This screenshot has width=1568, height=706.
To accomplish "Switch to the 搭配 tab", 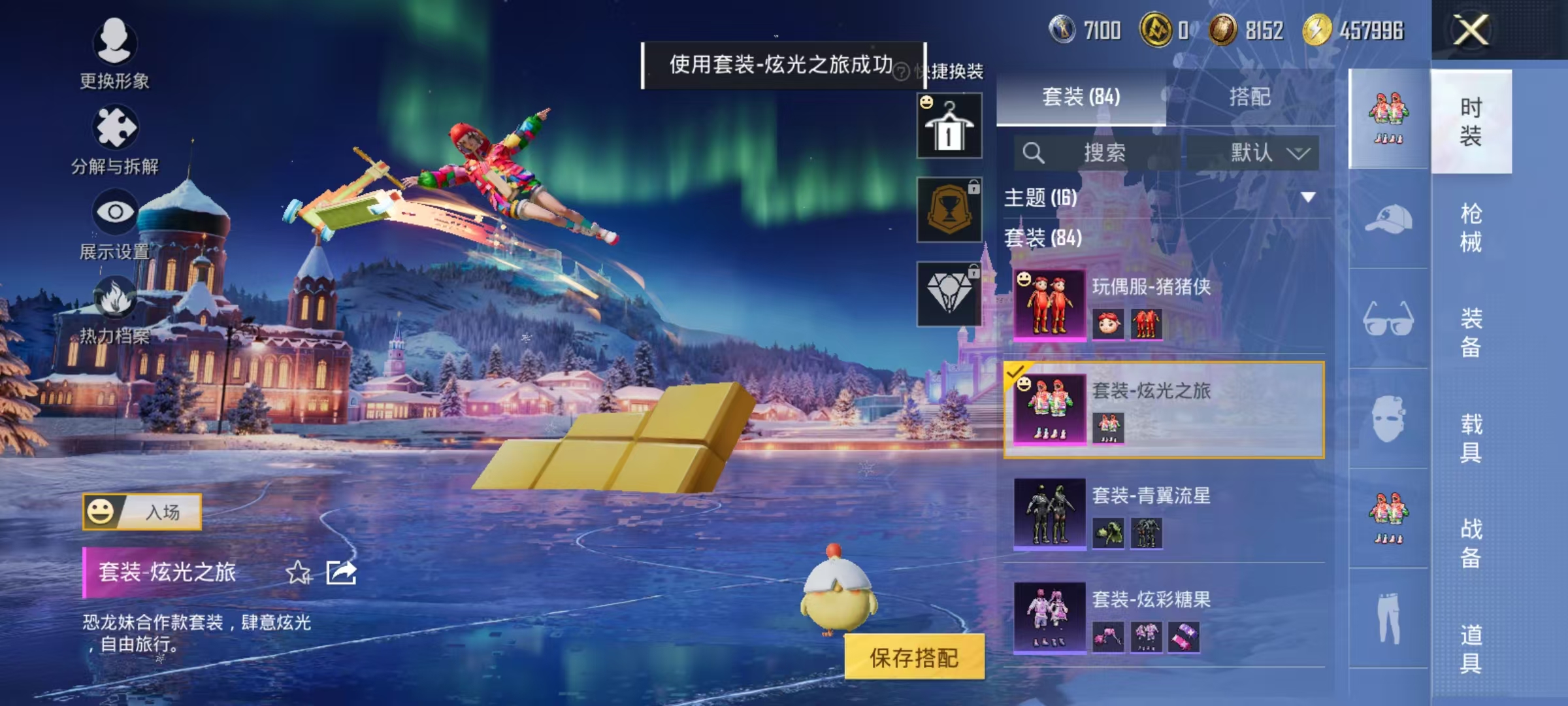I will coord(1250,97).
